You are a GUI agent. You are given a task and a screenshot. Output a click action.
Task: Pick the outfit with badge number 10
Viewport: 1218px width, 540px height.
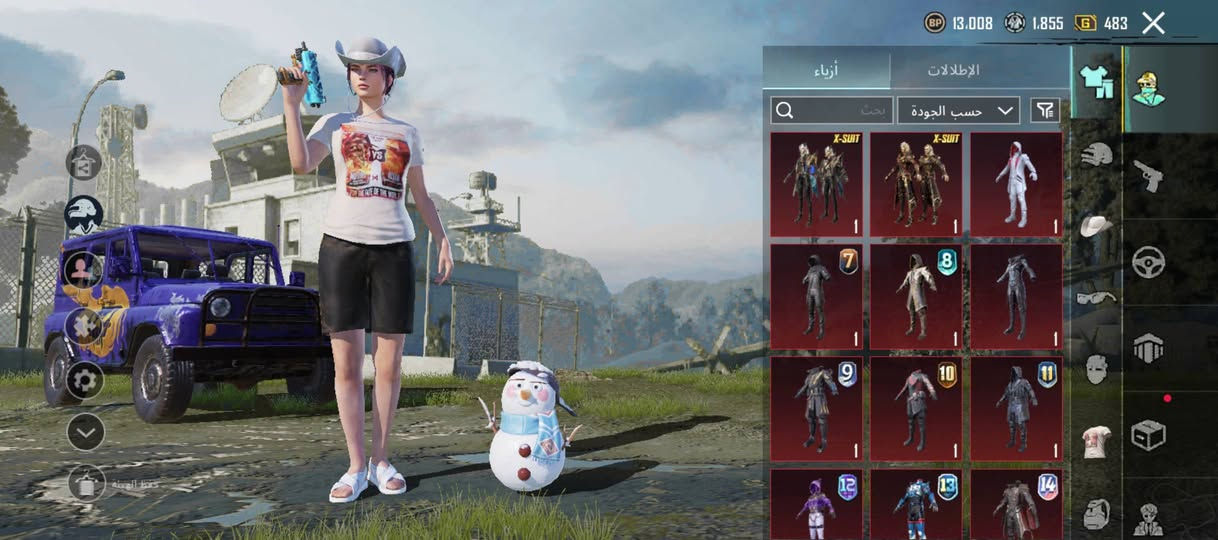[916, 409]
